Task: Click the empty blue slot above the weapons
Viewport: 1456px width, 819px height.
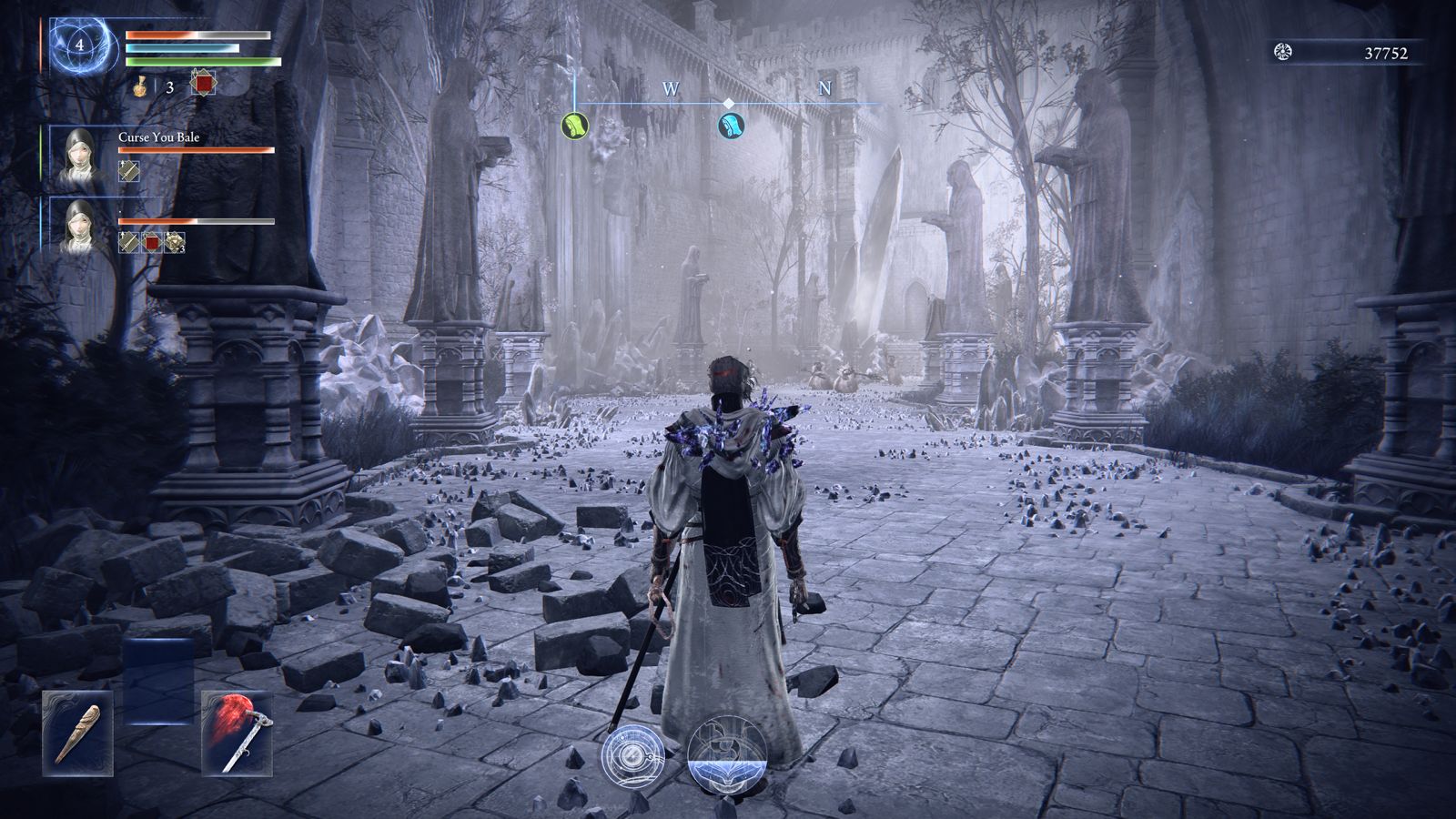Action: pyautogui.click(x=158, y=681)
